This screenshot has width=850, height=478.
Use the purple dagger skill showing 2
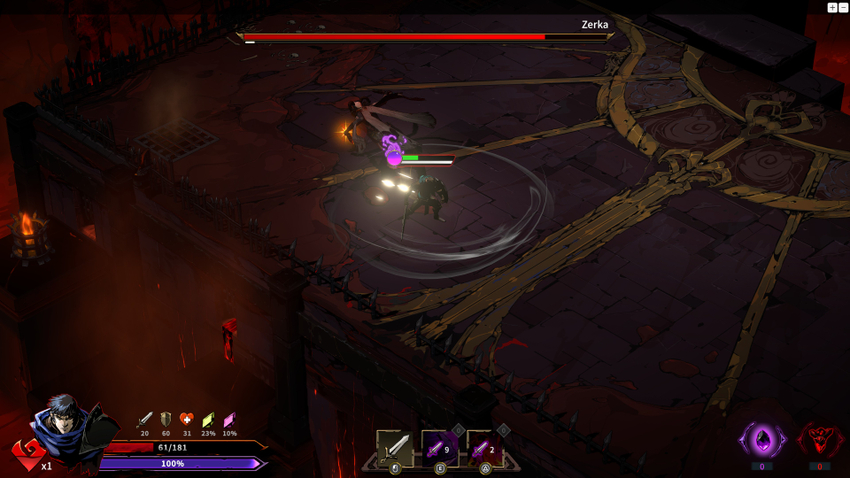(x=484, y=448)
